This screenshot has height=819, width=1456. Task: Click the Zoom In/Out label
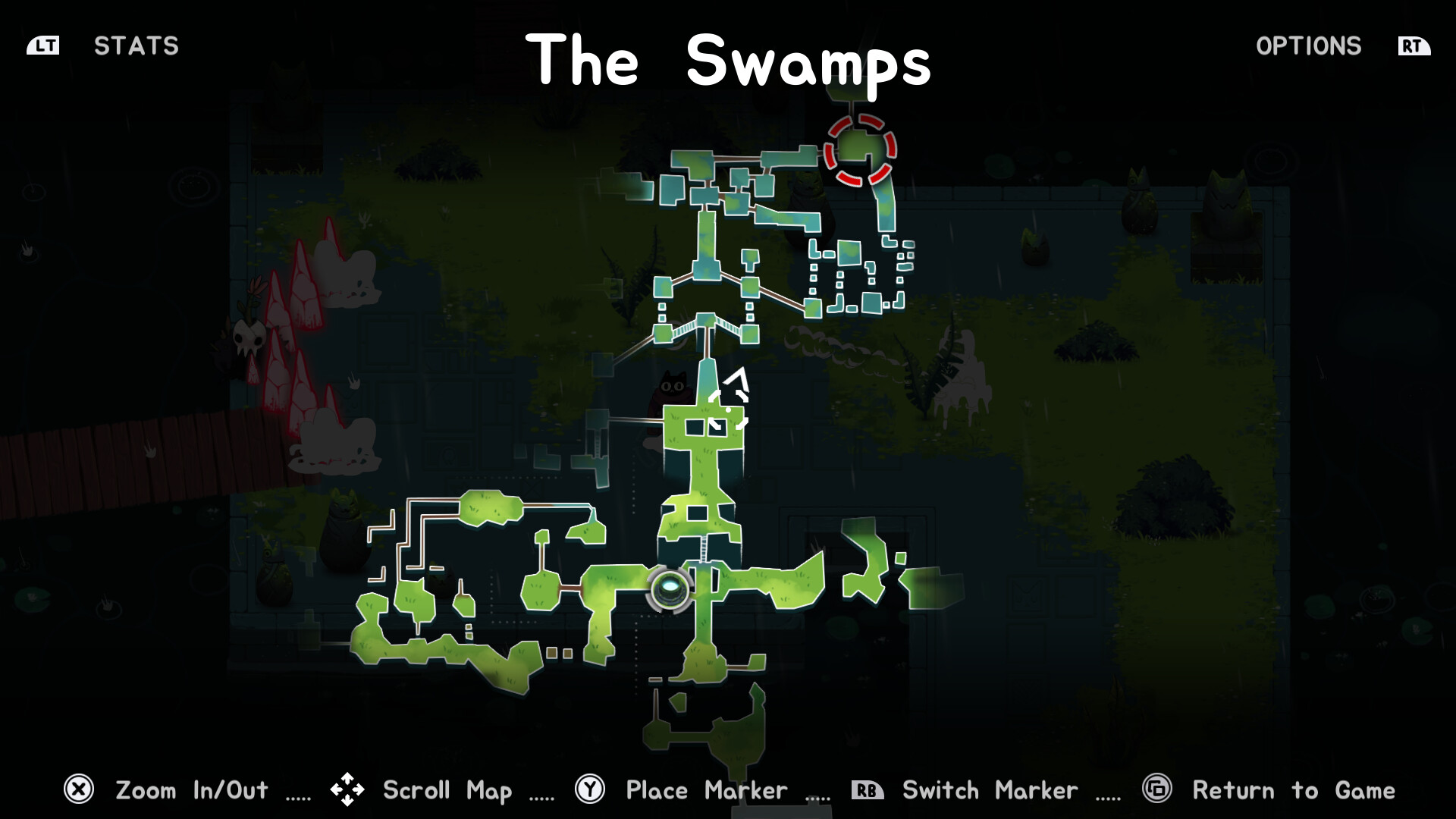[x=192, y=790]
